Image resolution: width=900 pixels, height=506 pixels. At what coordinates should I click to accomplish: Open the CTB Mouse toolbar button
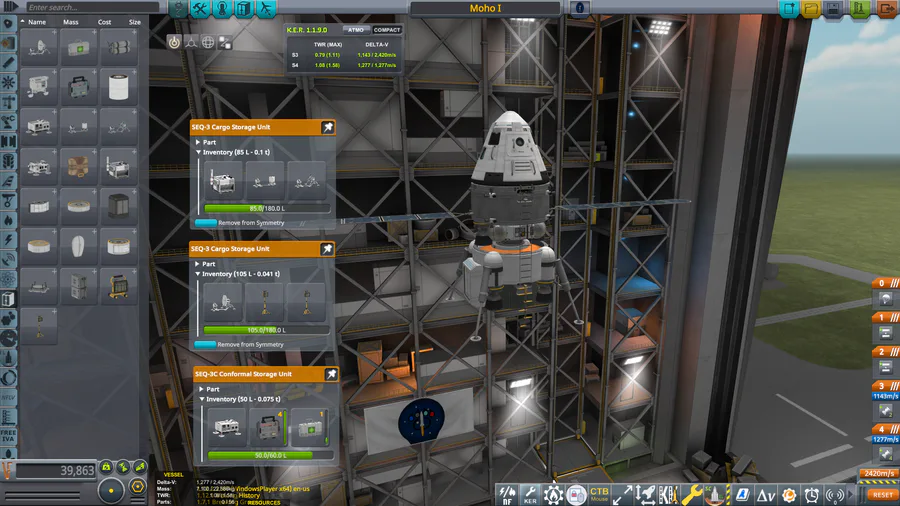tap(599, 493)
